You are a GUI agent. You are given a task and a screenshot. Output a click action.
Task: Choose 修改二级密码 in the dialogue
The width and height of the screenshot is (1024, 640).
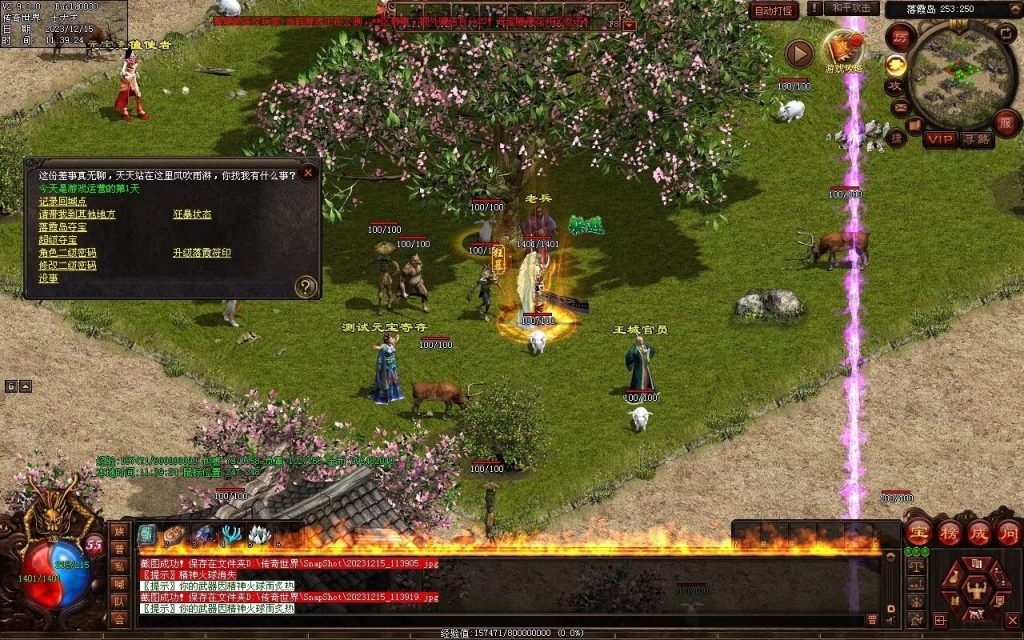(67, 266)
